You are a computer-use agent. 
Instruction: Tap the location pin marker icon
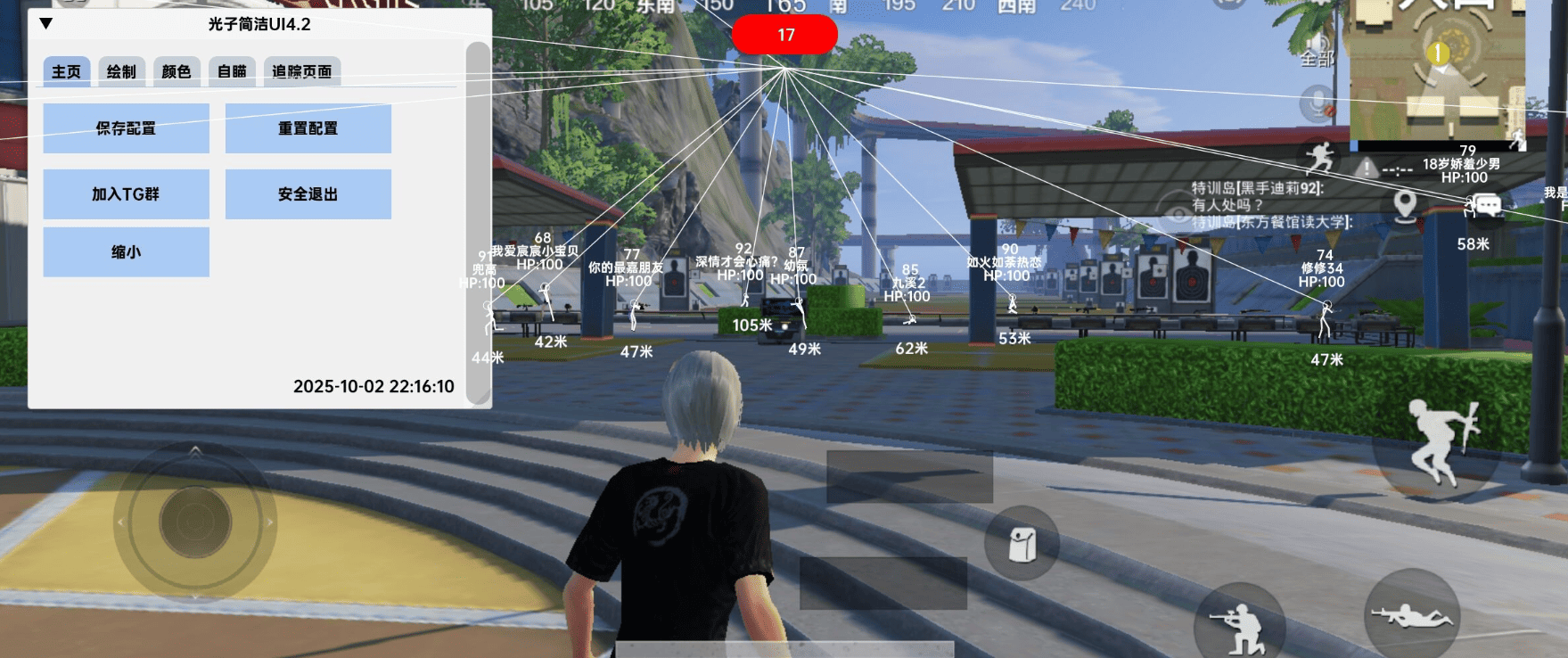pyautogui.click(x=1406, y=205)
